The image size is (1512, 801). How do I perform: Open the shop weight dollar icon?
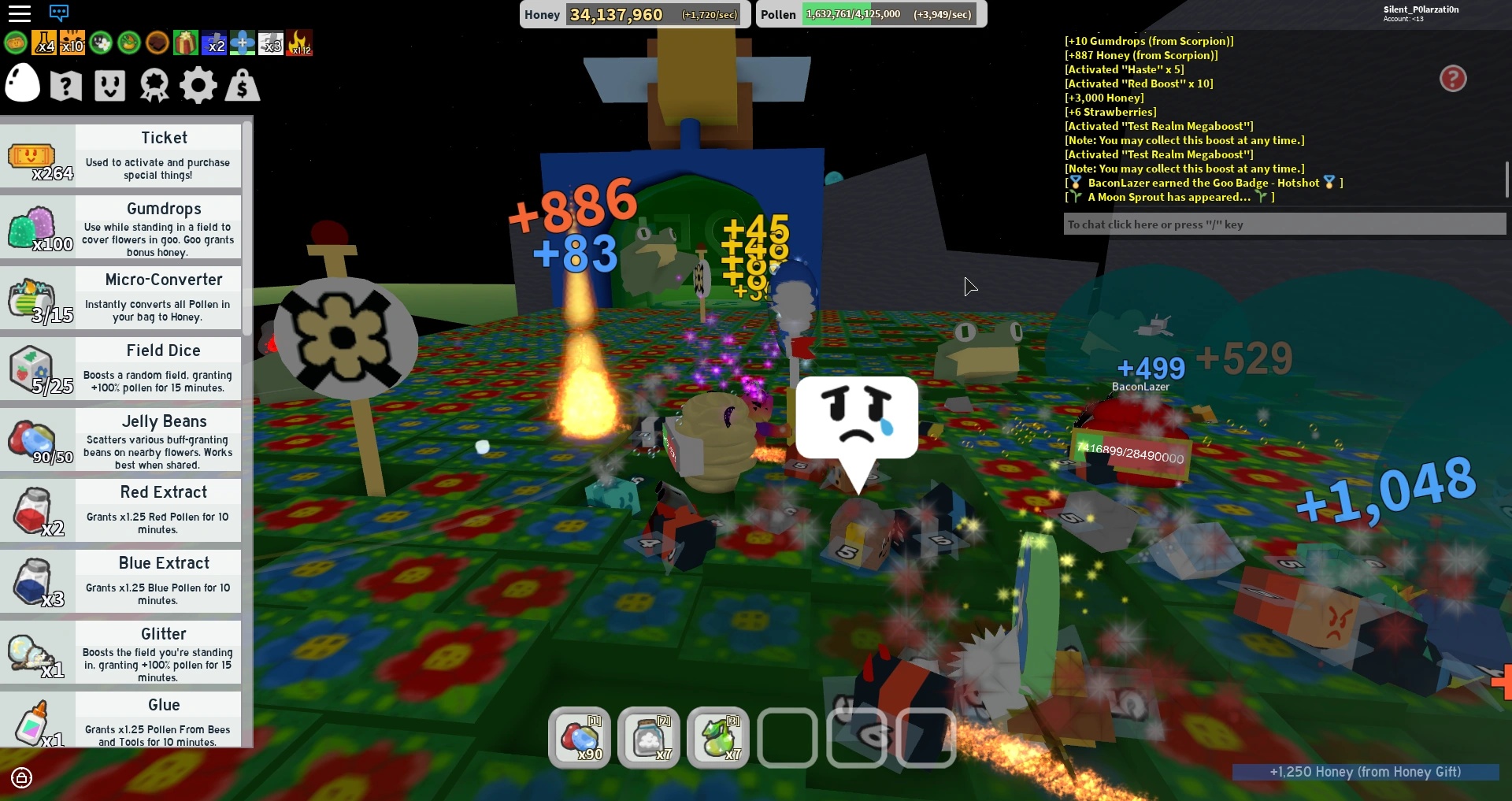coord(242,84)
